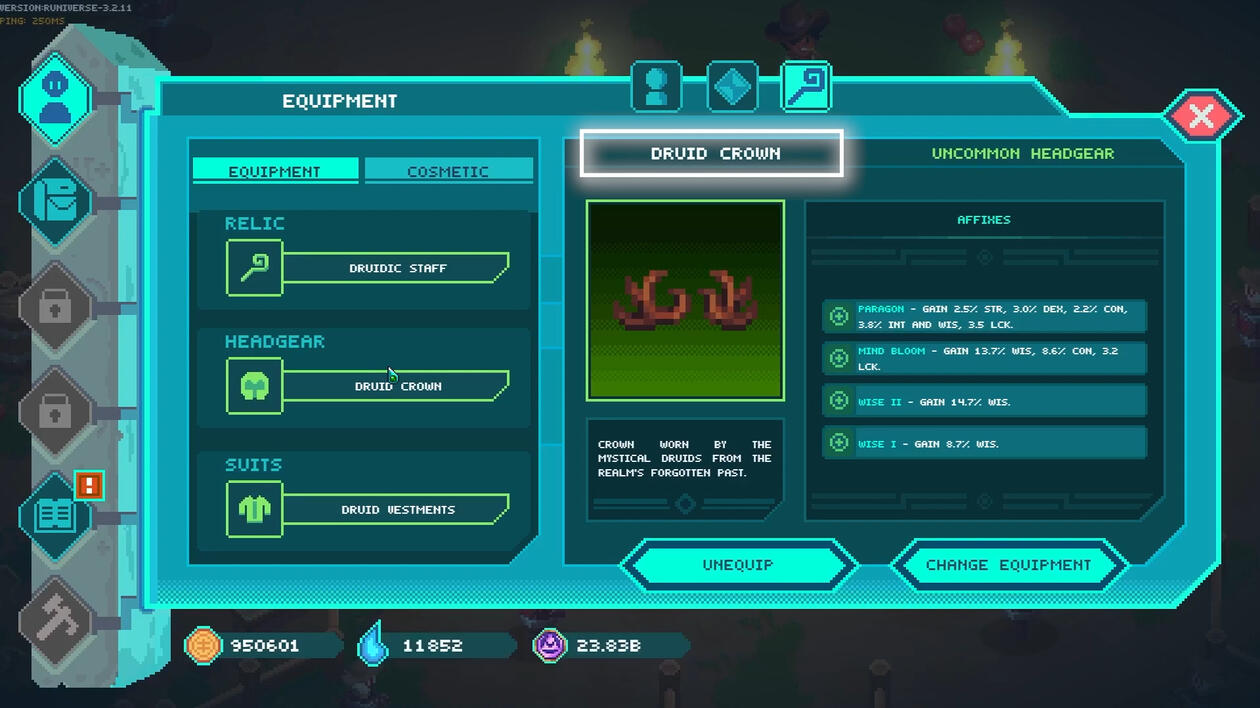Choose the Druid Crown headgear slot

(397, 386)
